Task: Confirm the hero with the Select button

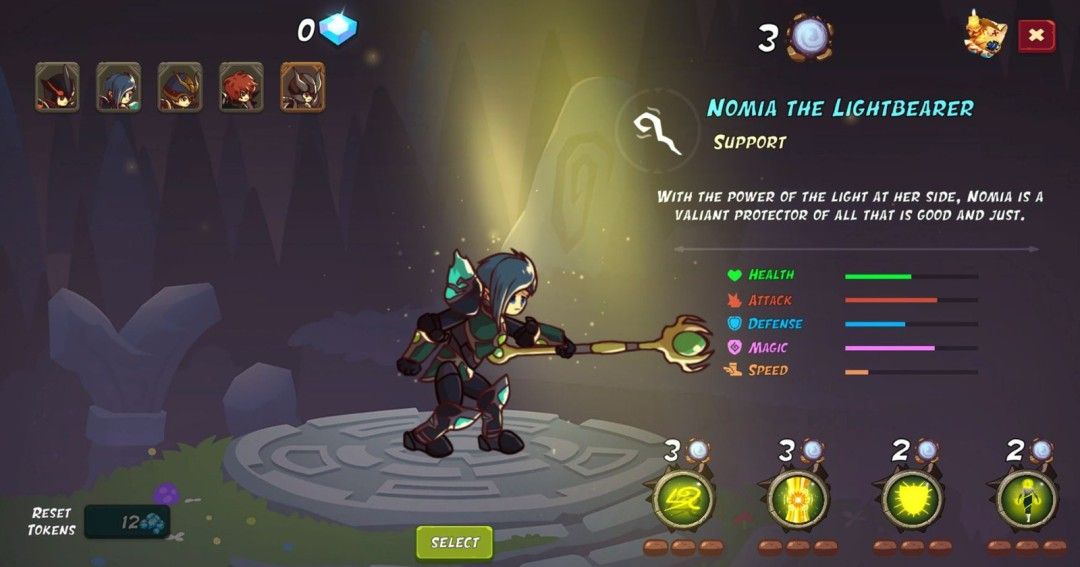Action: (x=455, y=542)
